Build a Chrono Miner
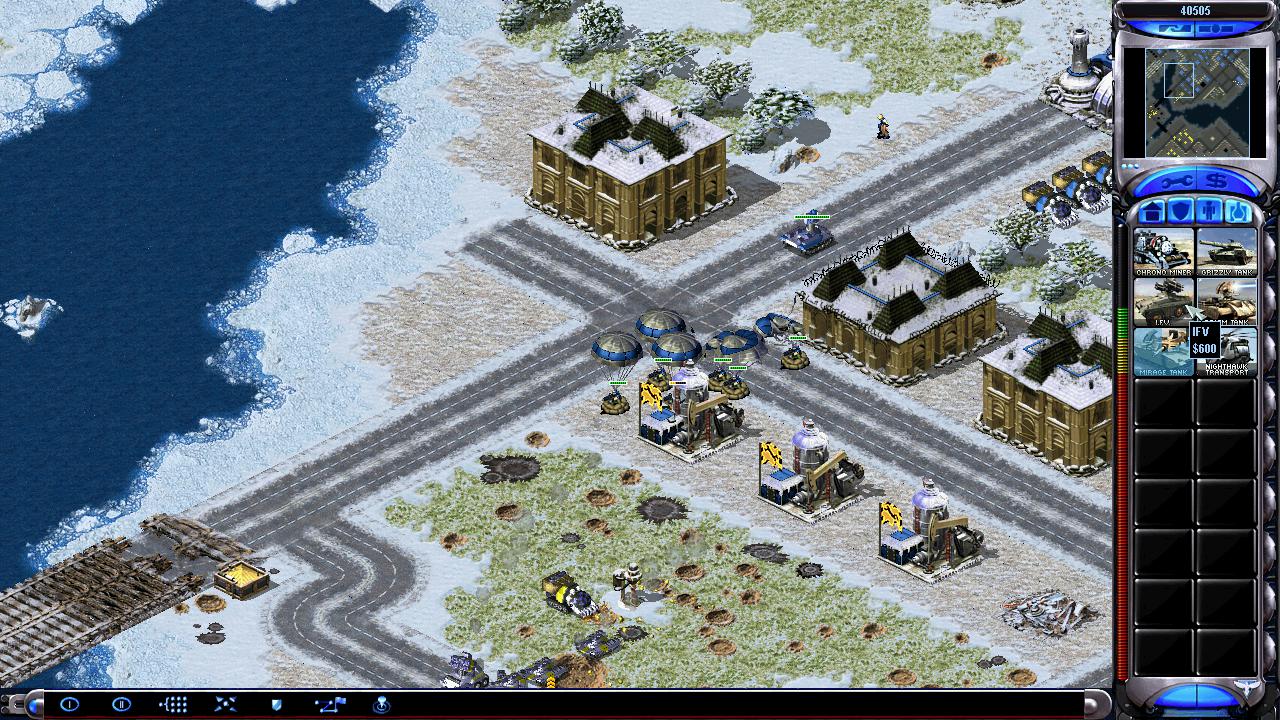 [1163, 252]
